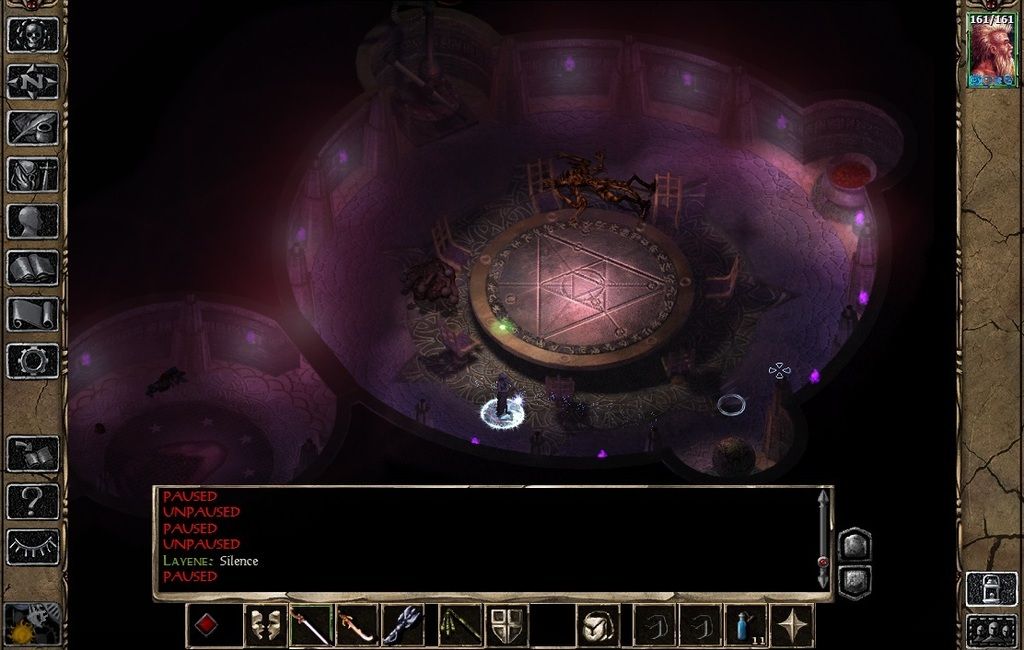The height and width of the screenshot is (650, 1024).
Task: Quick save using the book-and-arrow button
Action: pyautogui.click(x=33, y=454)
